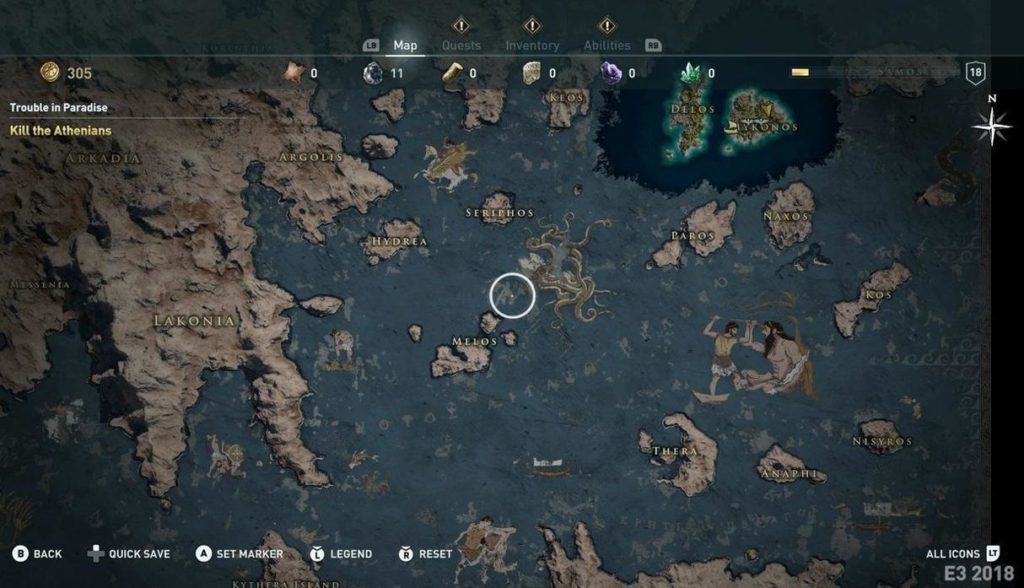The height and width of the screenshot is (588, 1024).
Task: Switch to the Quests tab
Action: 461,45
